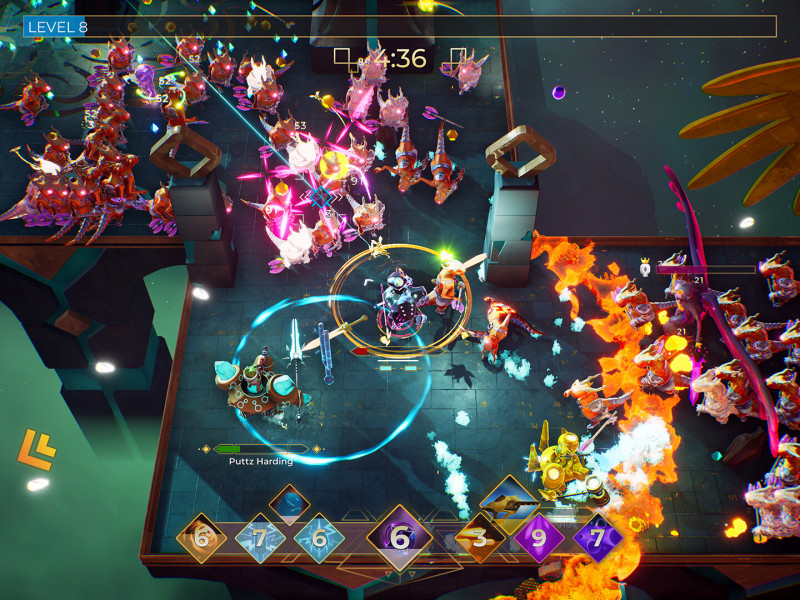Viewport: 800px width, 600px height.
Task: Use the blue lightning ability showing 6
Action: pyautogui.click(x=319, y=538)
